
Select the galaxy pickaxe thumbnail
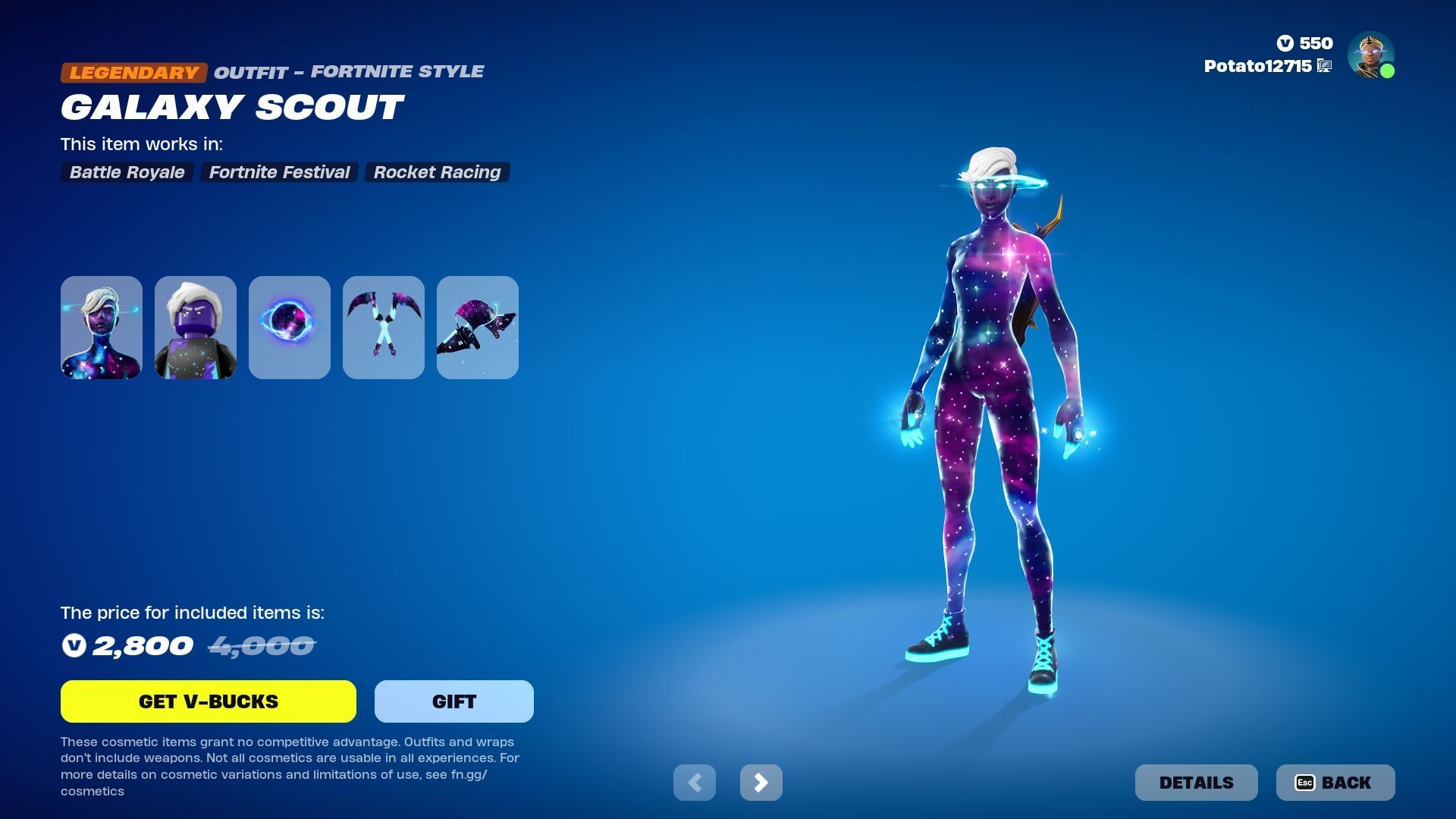pos(383,327)
